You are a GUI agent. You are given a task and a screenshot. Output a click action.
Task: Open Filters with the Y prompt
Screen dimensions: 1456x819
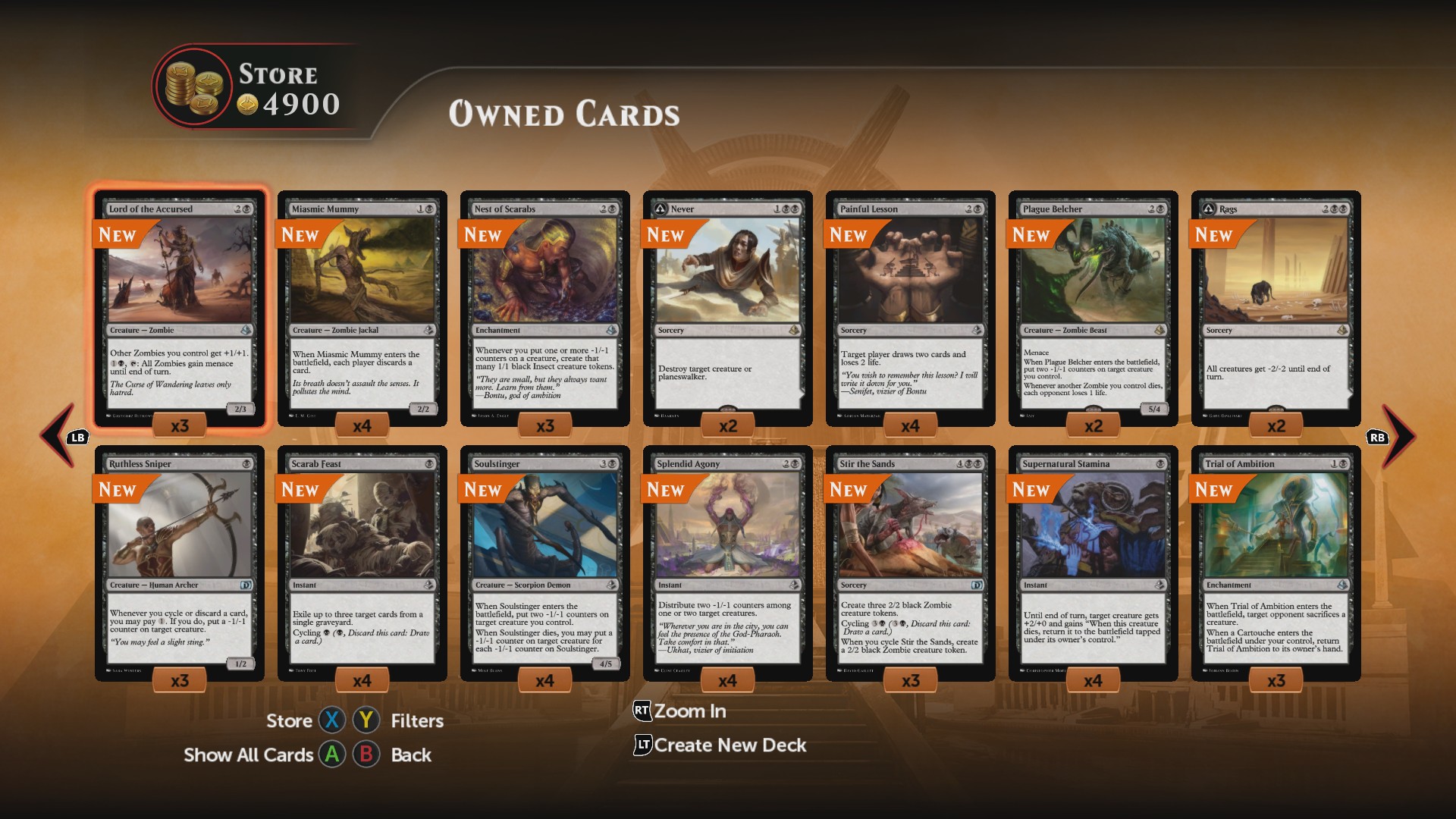pyautogui.click(x=366, y=721)
